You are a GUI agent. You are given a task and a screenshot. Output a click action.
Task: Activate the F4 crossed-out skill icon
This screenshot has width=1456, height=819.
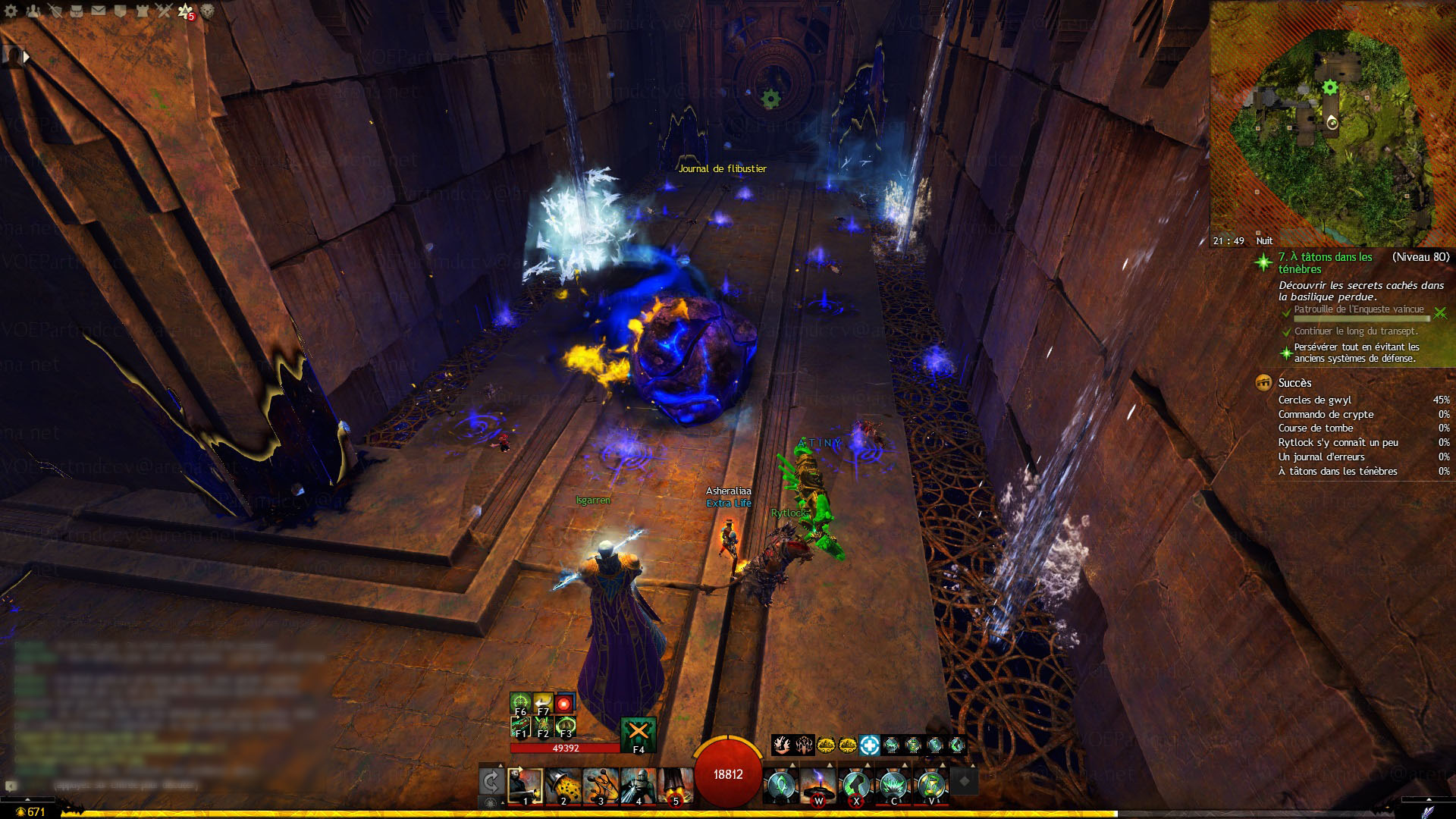pos(638,733)
